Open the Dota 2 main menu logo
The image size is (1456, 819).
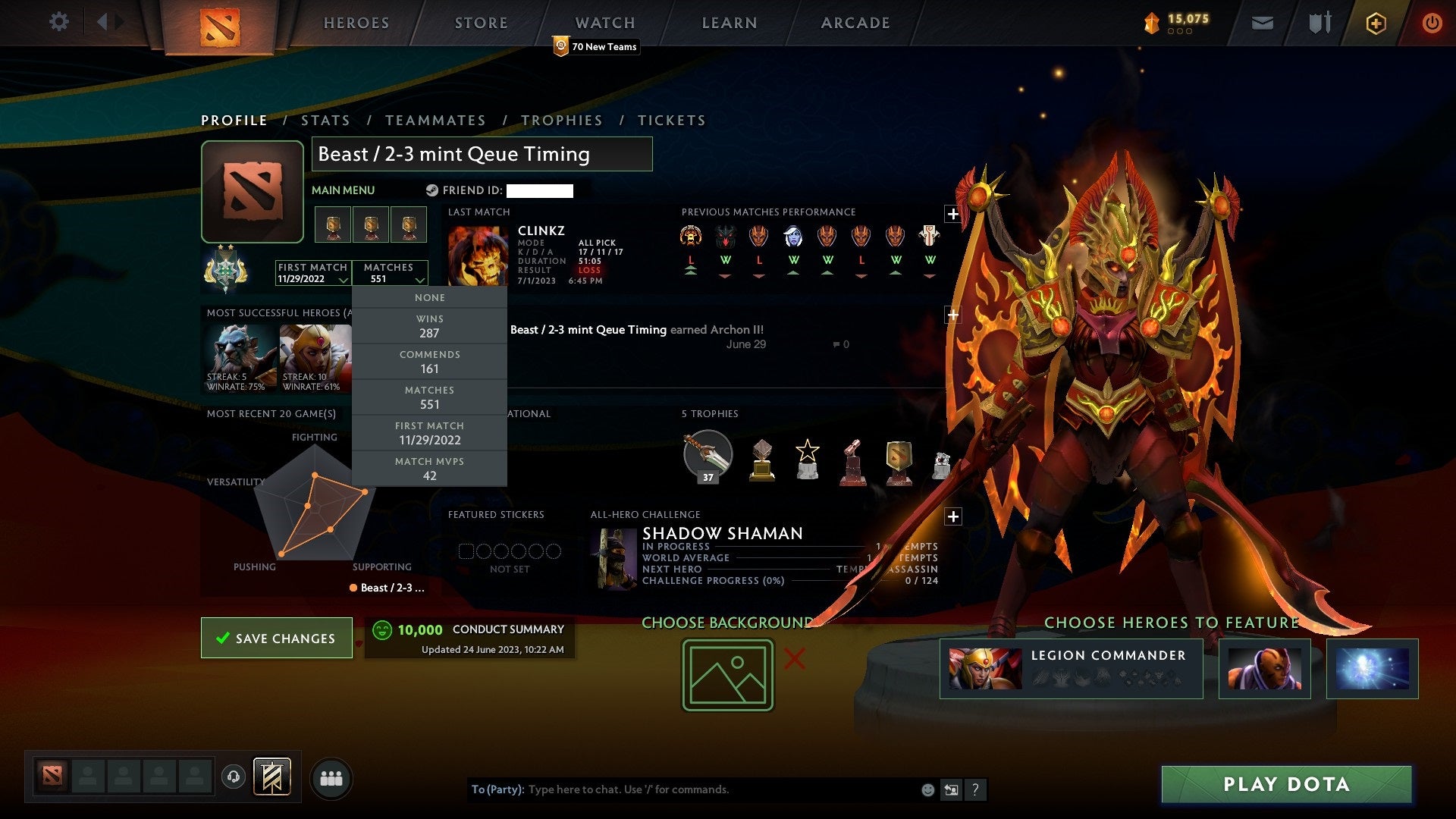(x=221, y=23)
